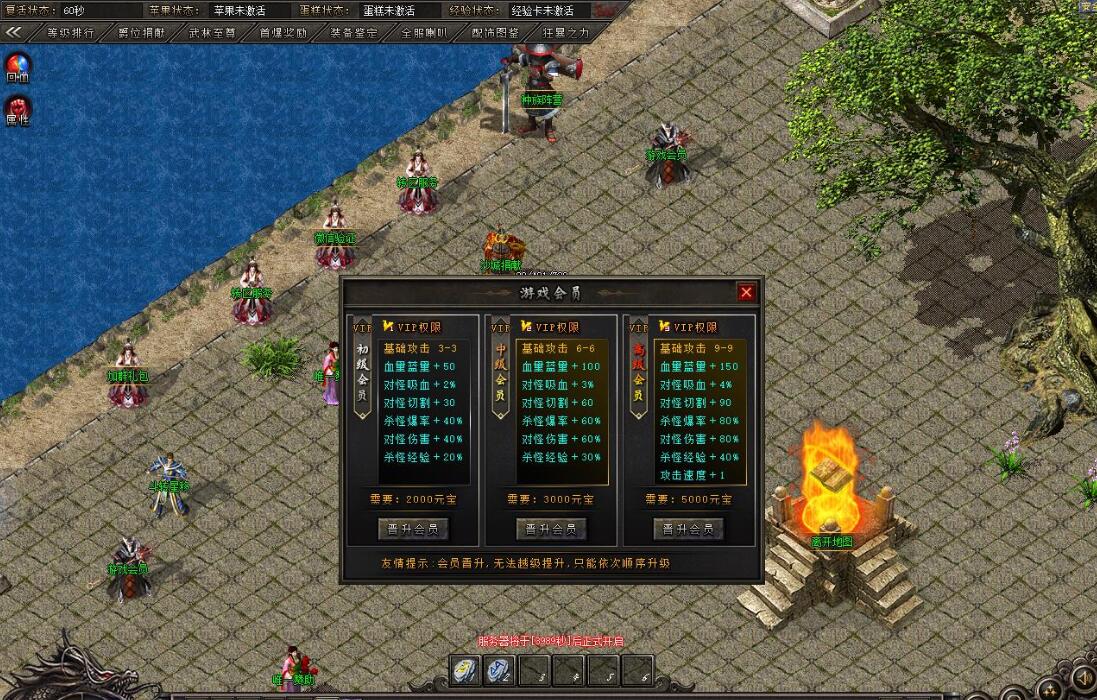
Task: Open the 首爆奖励 rewards menu
Action: 283,32
